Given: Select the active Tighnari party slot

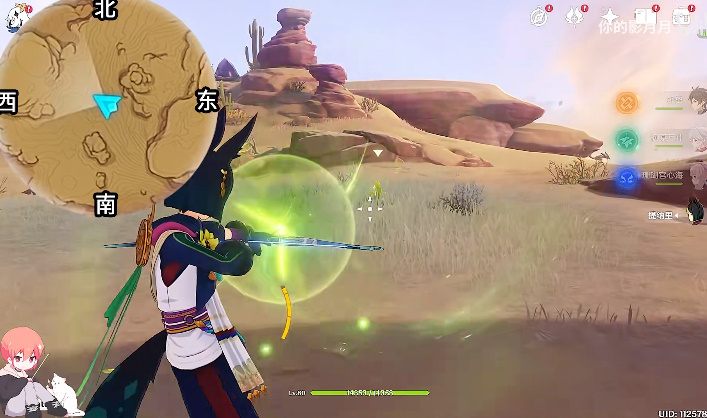Looking at the screenshot, I should click(x=670, y=214).
